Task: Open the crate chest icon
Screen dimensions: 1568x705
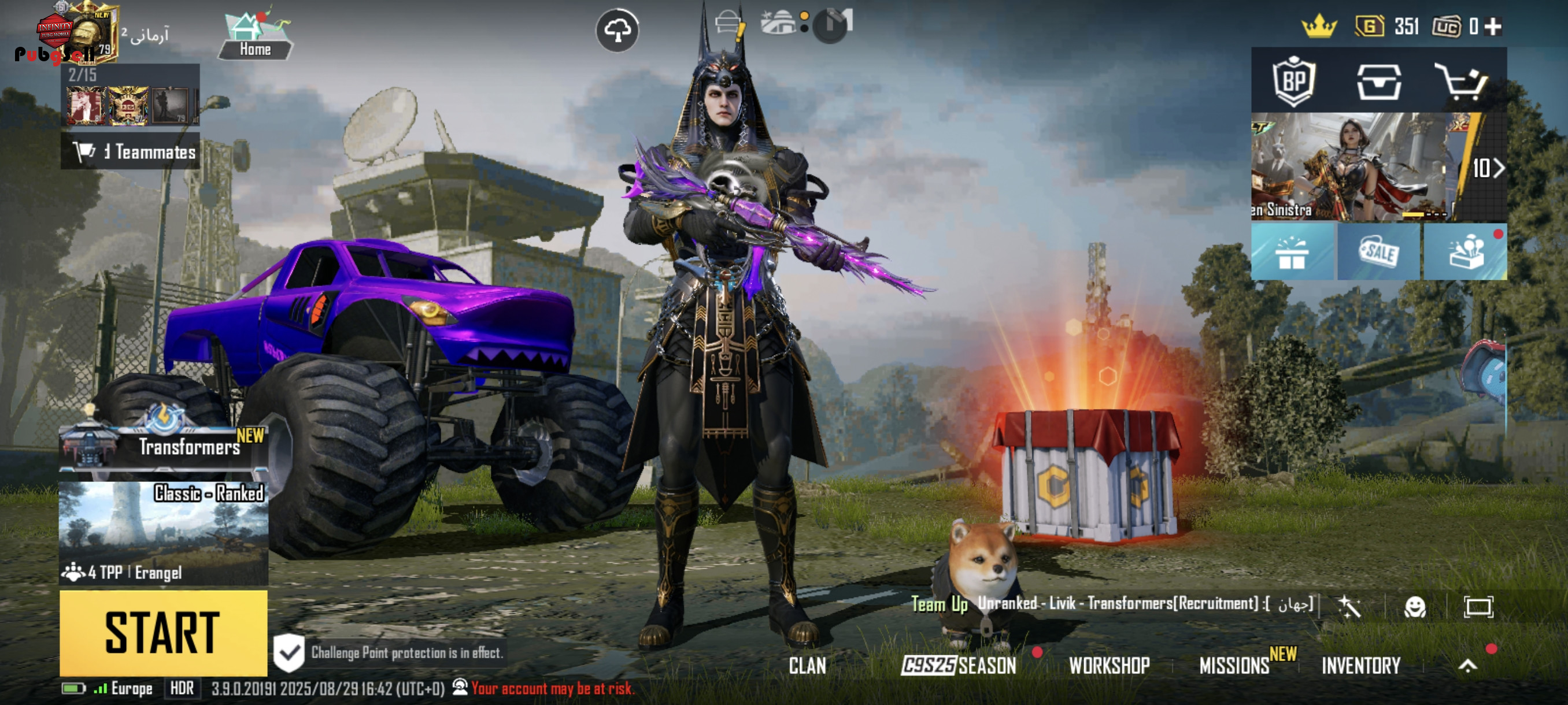Action: point(1379,81)
